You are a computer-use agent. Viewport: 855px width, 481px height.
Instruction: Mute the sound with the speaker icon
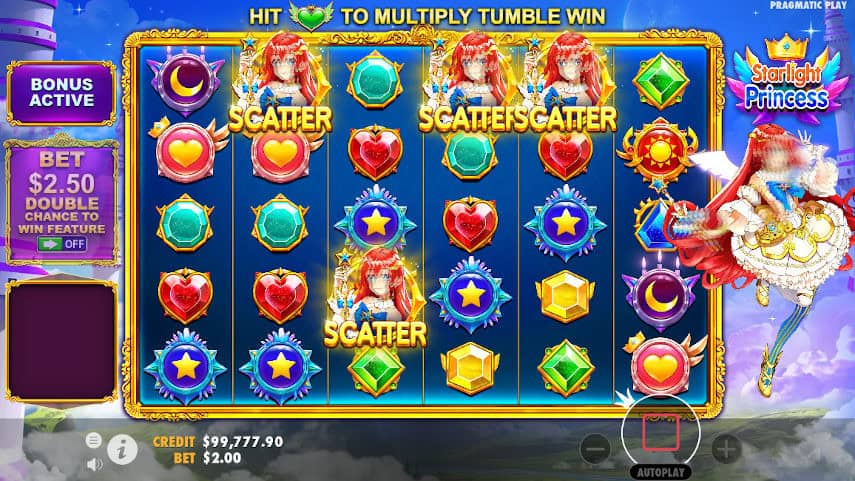click(x=94, y=463)
